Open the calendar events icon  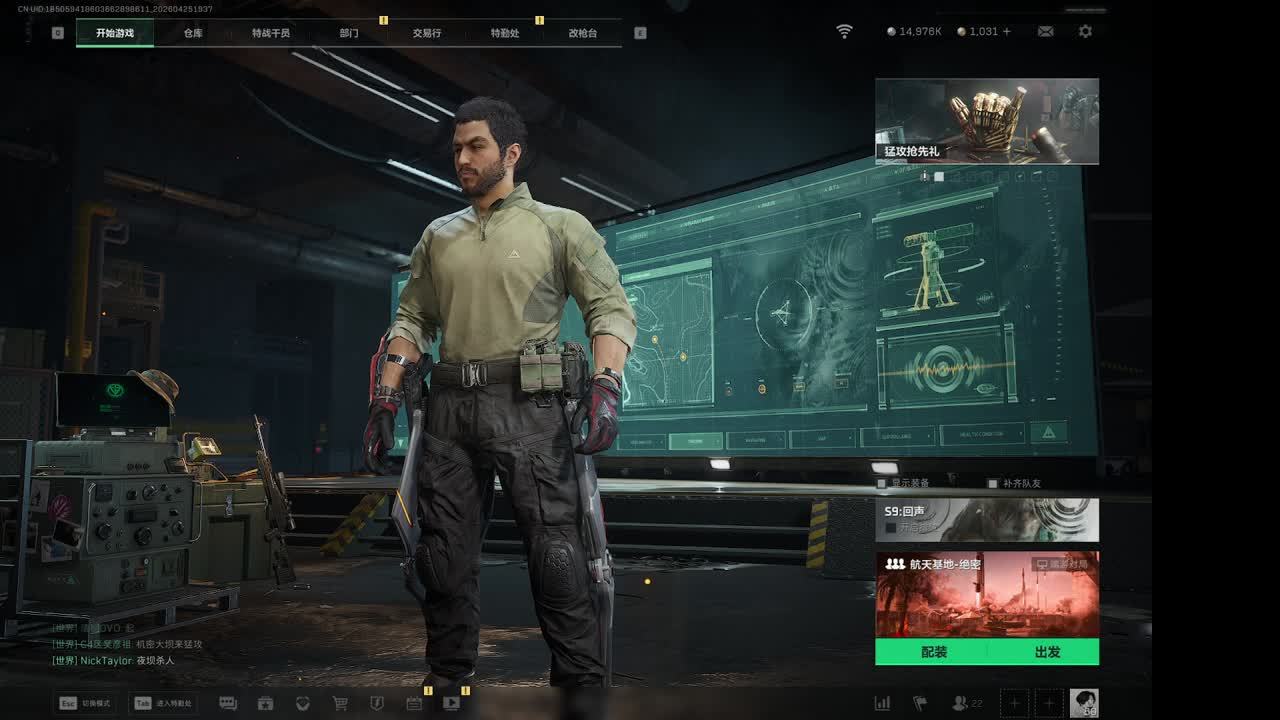tap(414, 703)
